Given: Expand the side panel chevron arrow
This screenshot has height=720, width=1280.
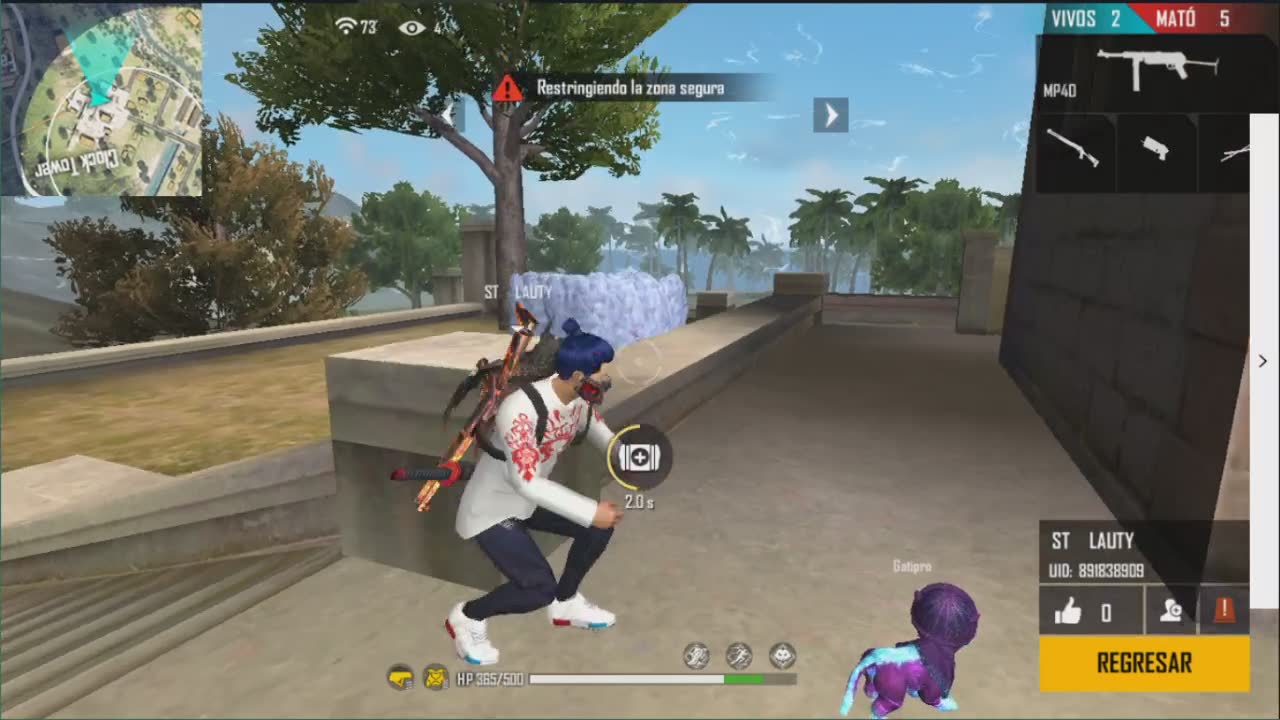Looking at the screenshot, I should click(1263, 361).
